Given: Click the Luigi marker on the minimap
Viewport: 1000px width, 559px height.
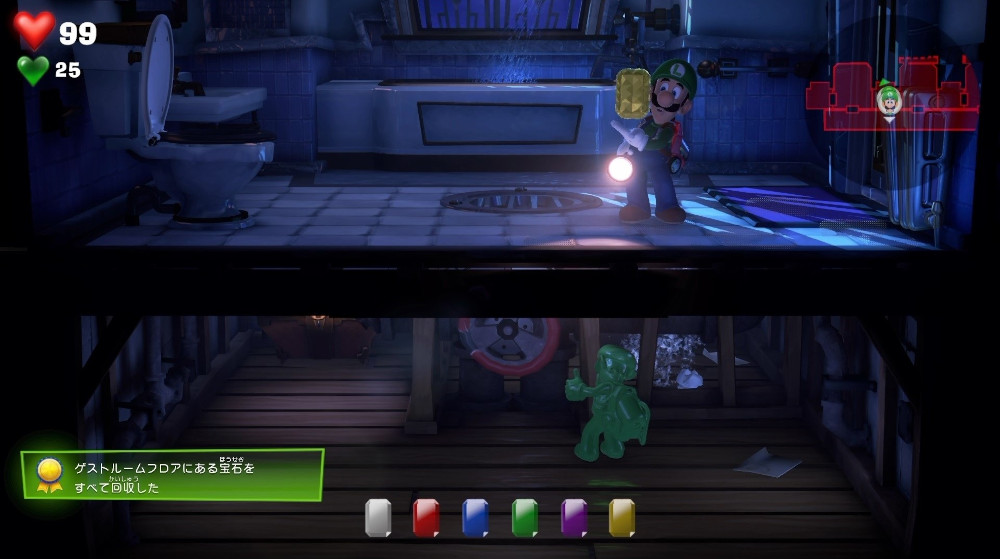Looking at the screenshot, I should pyautogui.click(x=887, y=99).
